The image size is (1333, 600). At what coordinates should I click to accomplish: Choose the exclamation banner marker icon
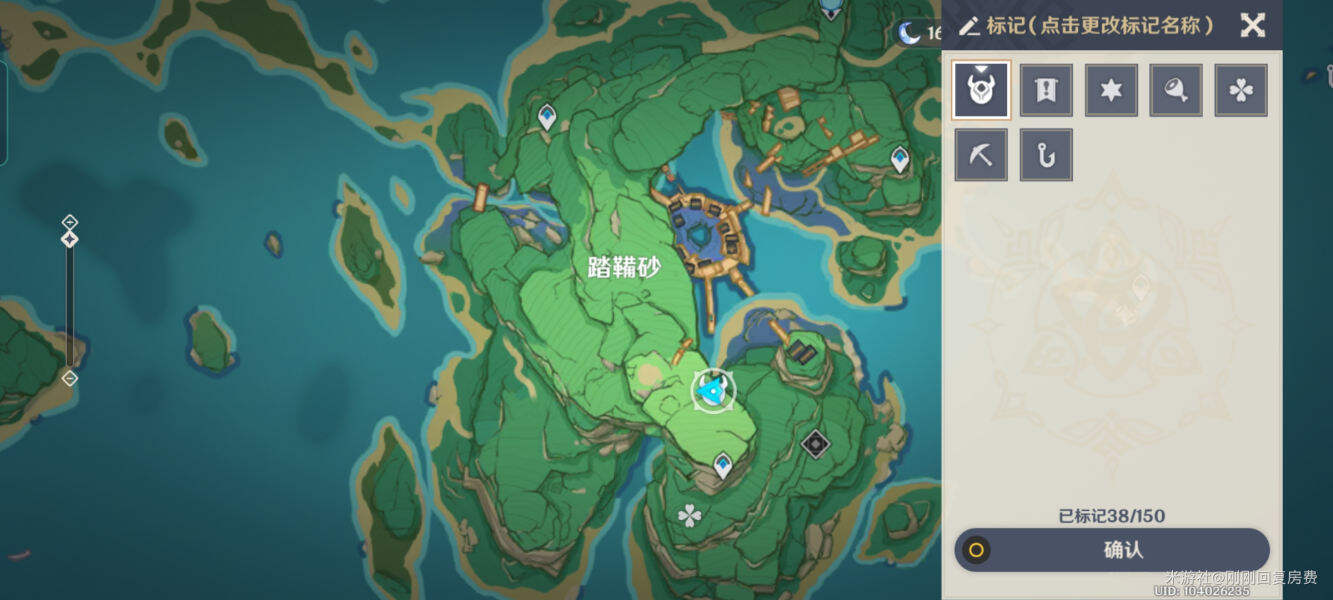(1046, 91)
